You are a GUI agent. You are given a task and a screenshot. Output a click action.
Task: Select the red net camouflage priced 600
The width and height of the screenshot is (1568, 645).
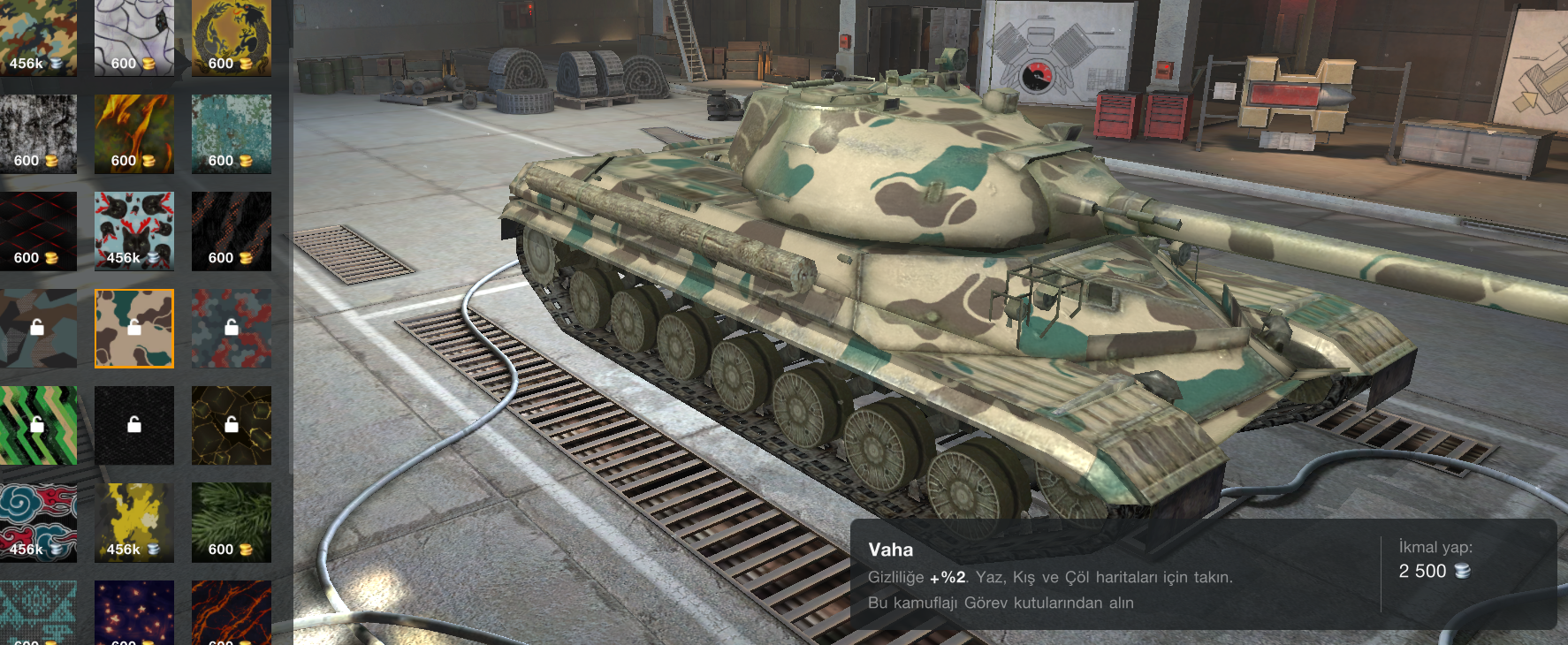(x=37, y=230)
